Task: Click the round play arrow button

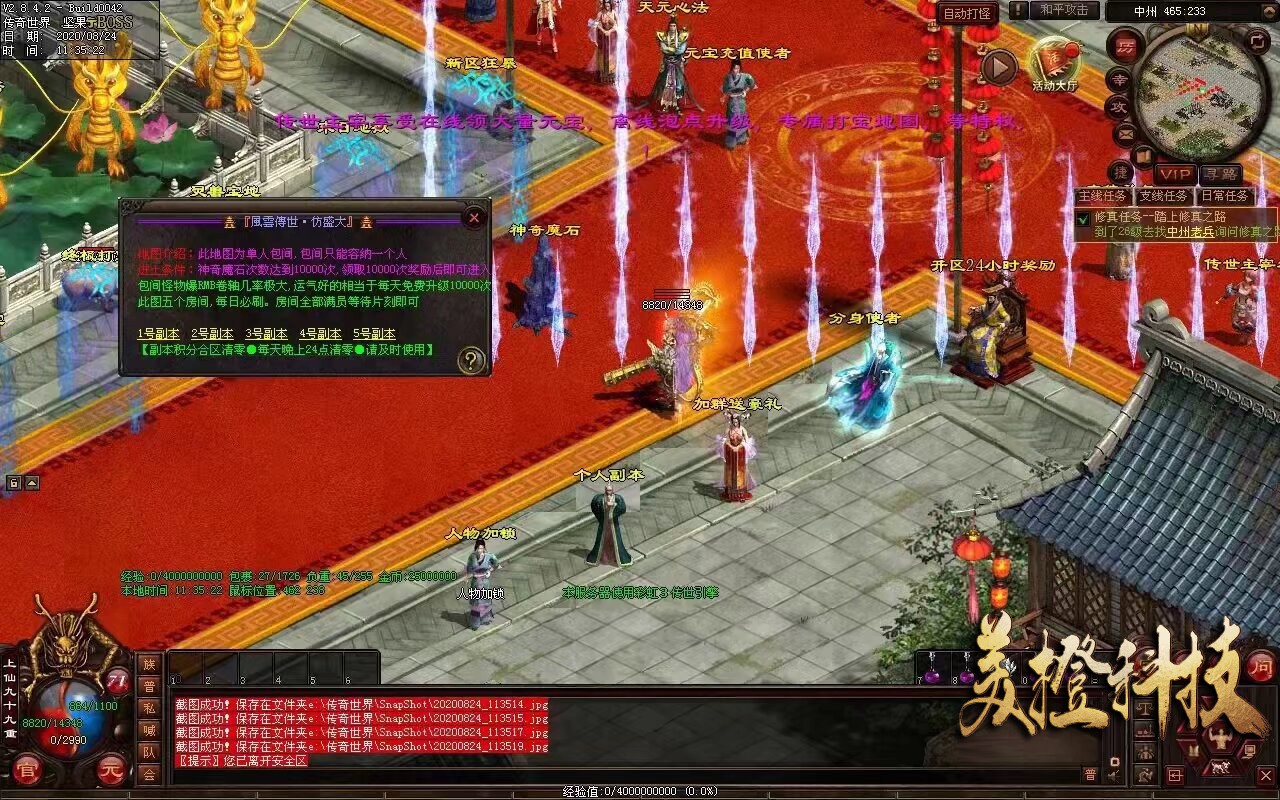Action: point(998,67)
